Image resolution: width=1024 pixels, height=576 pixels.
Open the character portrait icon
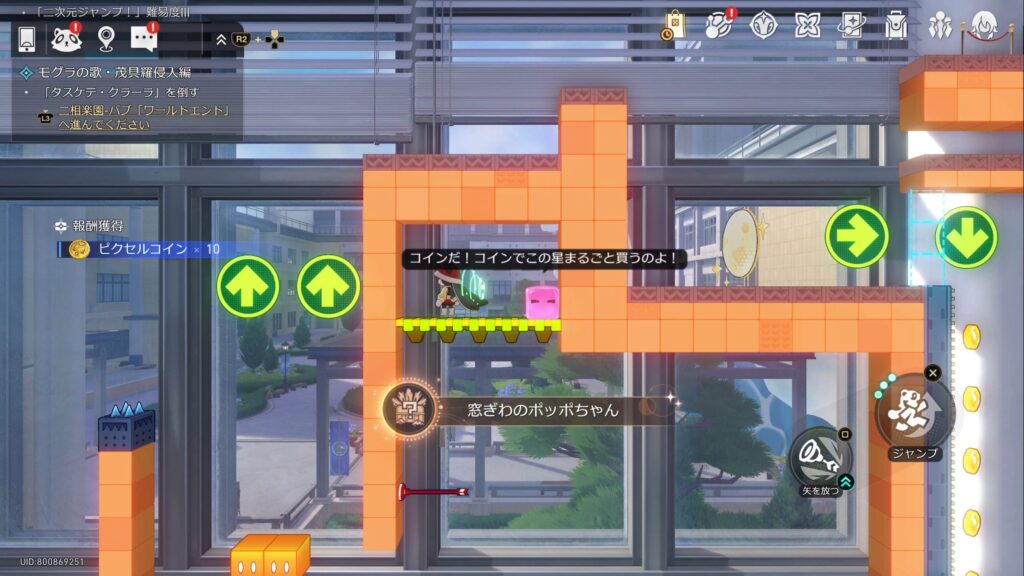coord(986,25)
